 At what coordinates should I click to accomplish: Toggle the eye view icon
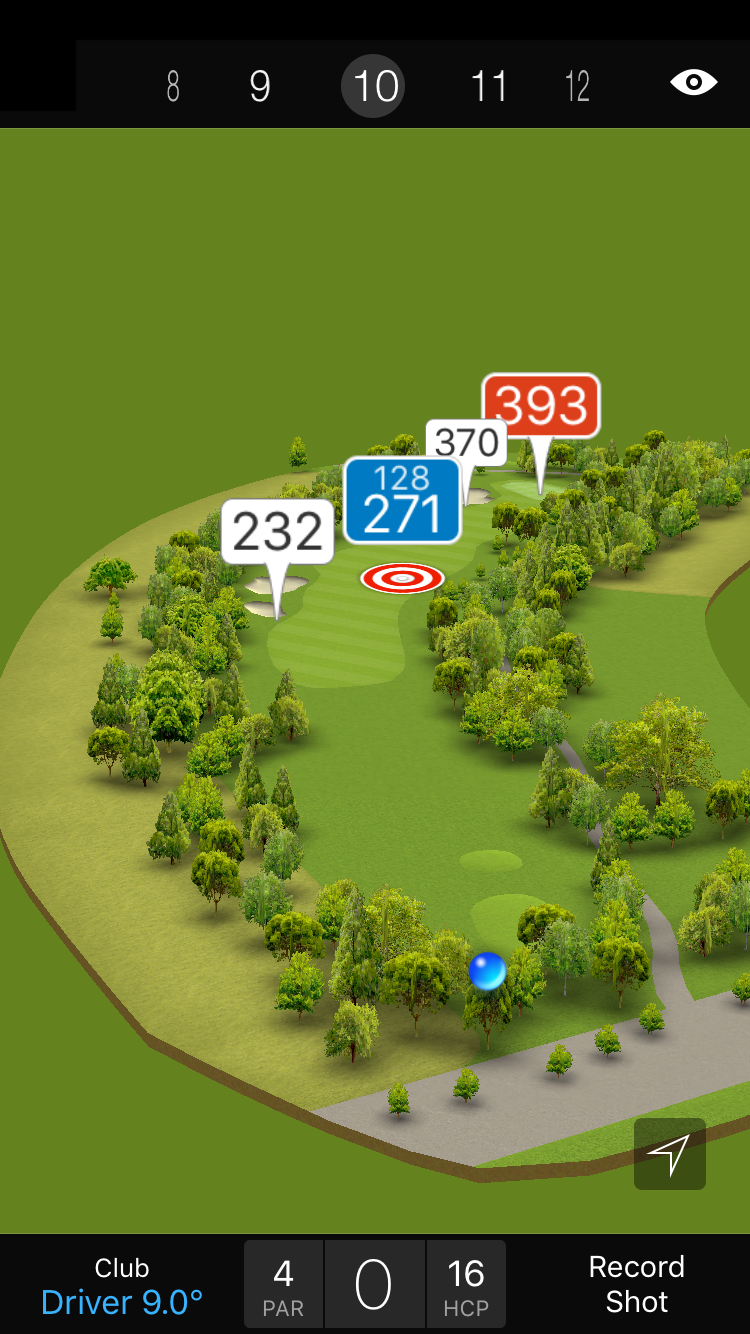(x=693, y=83)
